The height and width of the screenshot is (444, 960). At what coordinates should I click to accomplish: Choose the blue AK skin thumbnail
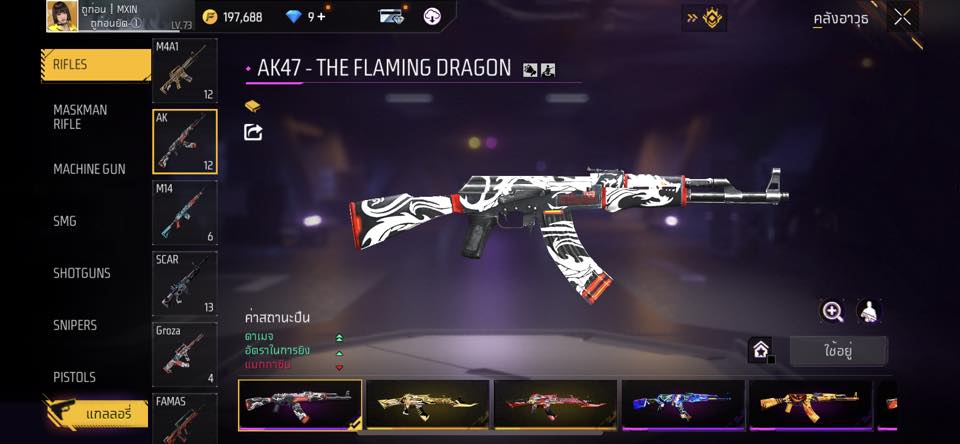coord(683,405)
